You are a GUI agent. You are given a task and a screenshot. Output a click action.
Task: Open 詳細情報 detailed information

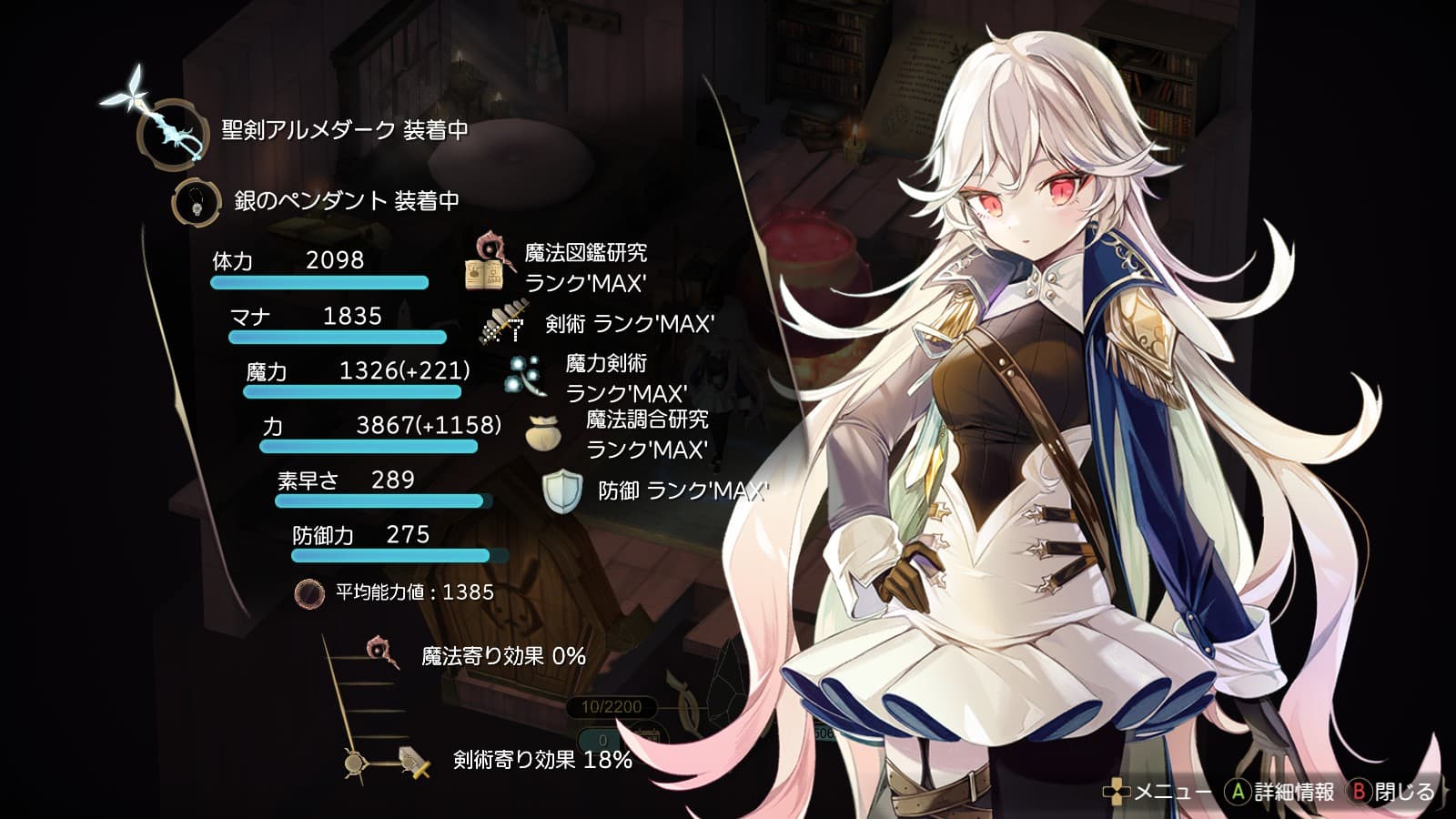[1280, 792]
